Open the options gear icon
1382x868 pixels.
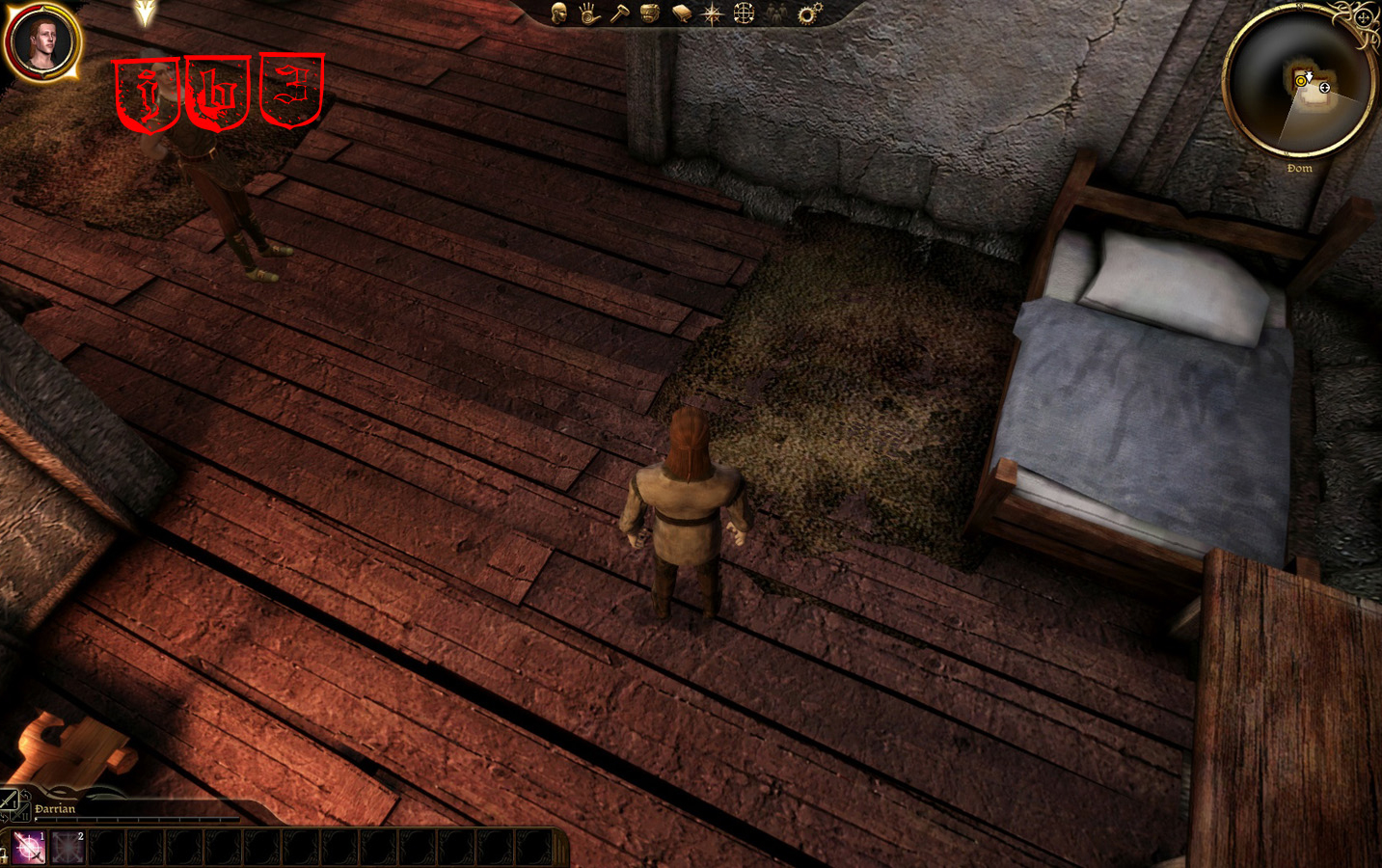(808, 13)
